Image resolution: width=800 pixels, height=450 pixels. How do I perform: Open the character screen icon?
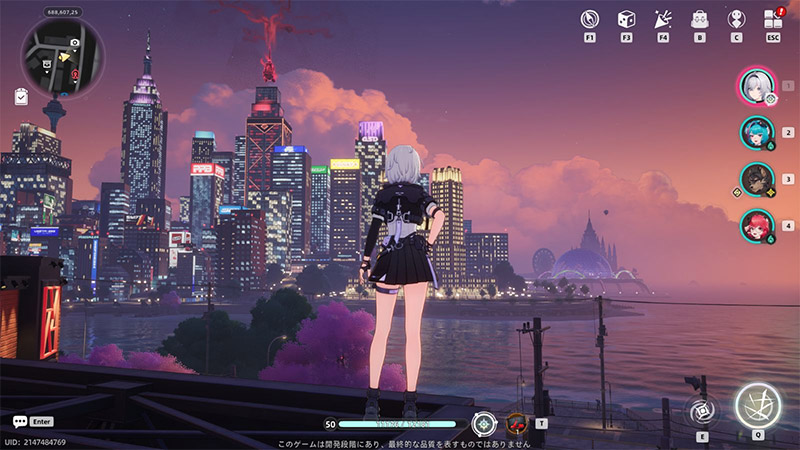tap(736, 19)
